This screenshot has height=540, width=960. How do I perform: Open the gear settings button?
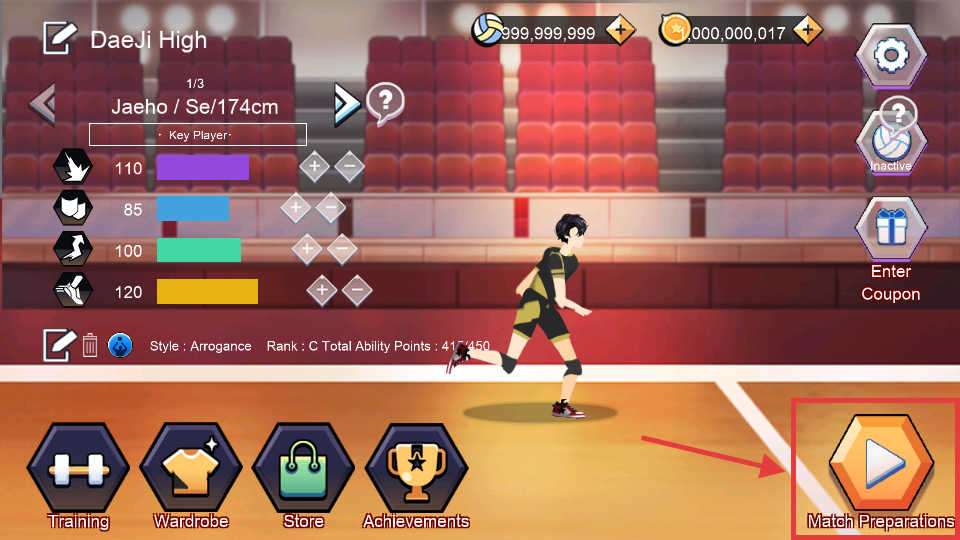click(x=890, y=56)
